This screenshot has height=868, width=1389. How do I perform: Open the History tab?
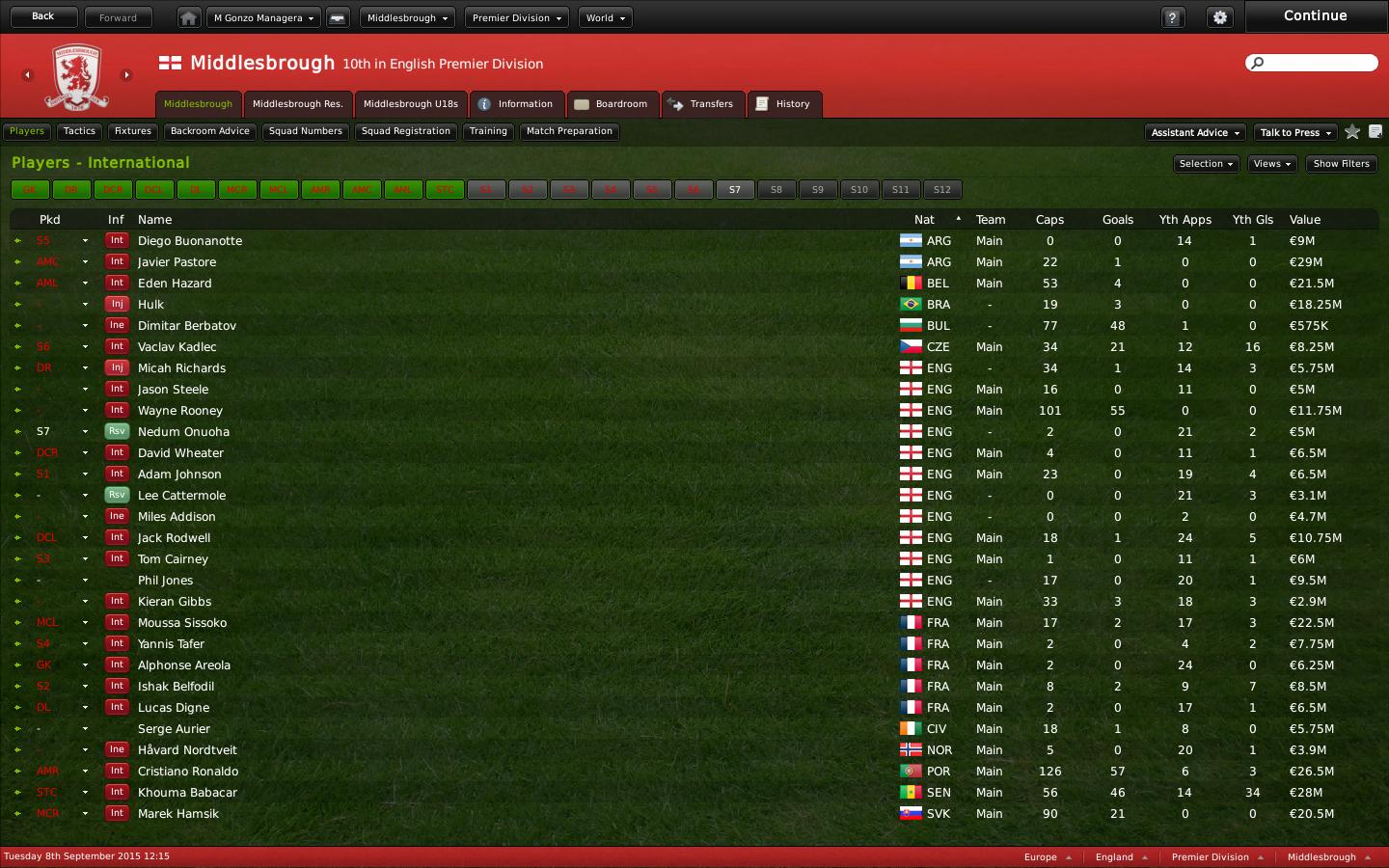[783, 104]
